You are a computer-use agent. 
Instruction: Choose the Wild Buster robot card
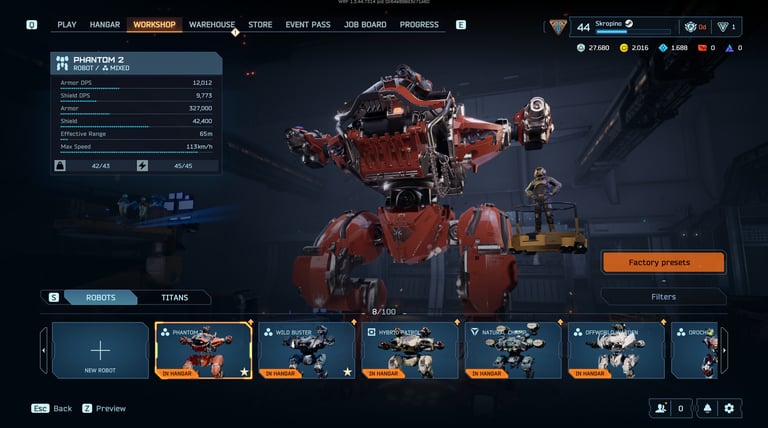coord(306,351)
